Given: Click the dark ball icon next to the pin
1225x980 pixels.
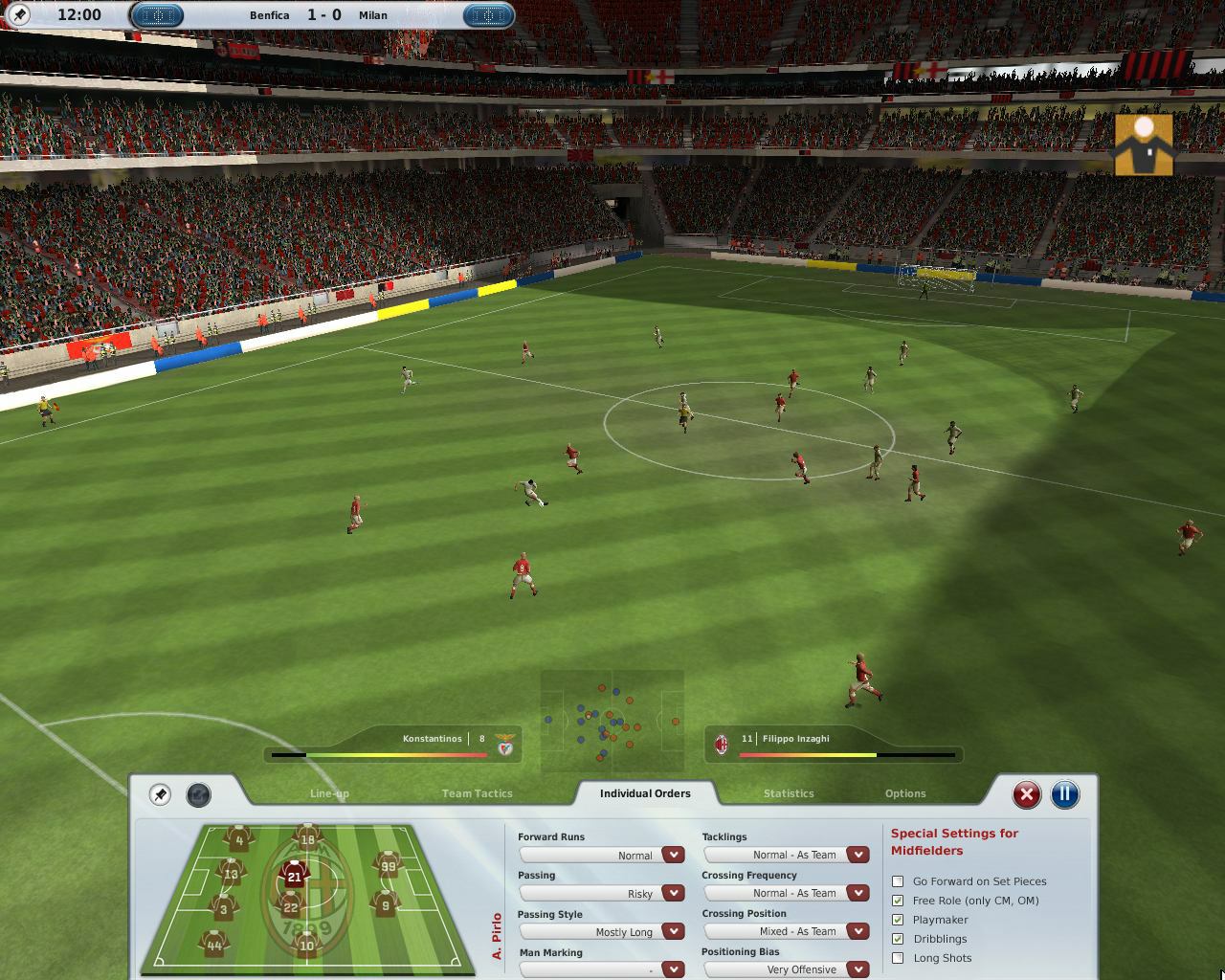Looking at the screenshot, I should tap(198, 792).
